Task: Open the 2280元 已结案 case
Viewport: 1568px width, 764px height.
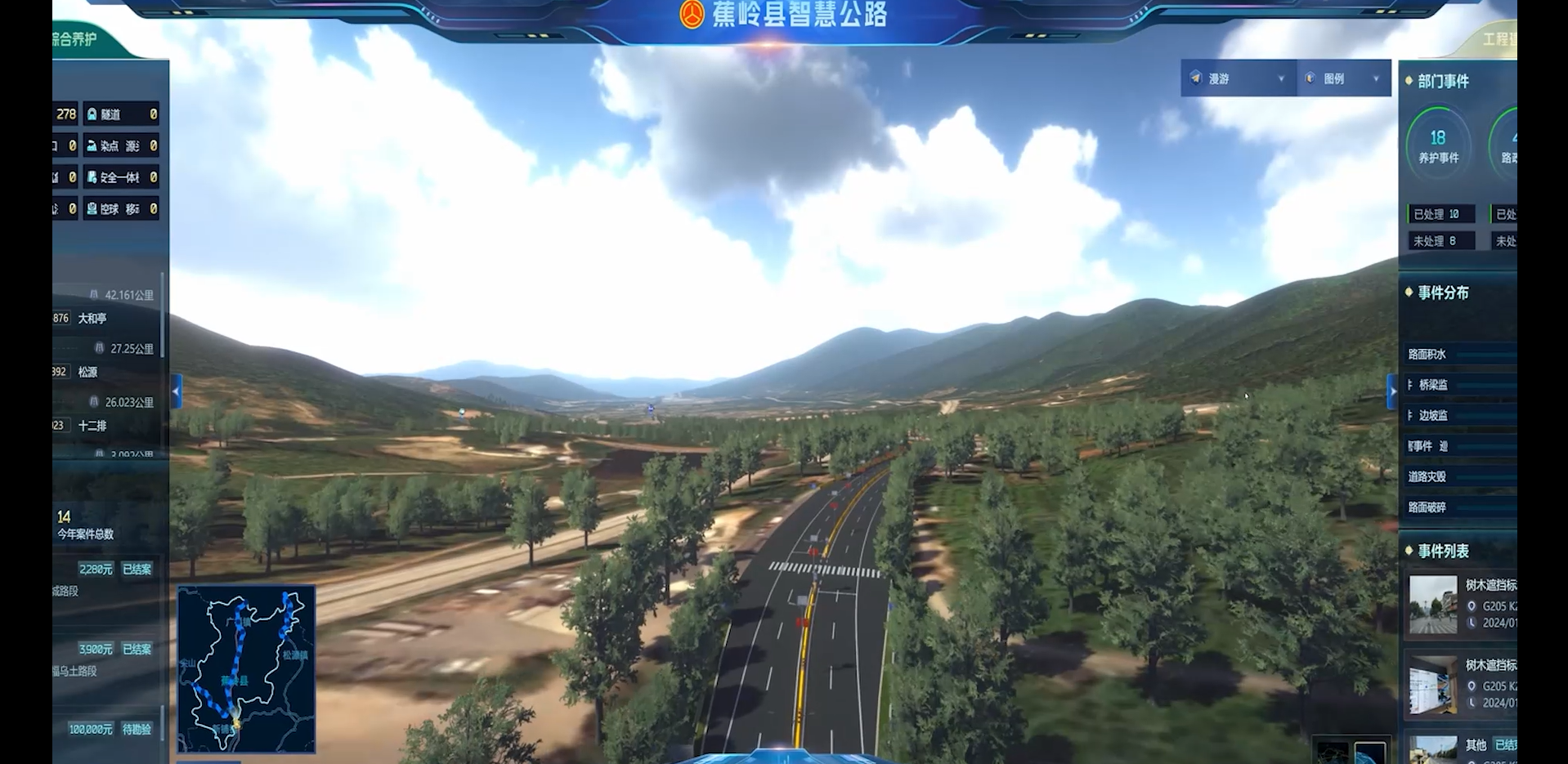Action: pos(114,570)
